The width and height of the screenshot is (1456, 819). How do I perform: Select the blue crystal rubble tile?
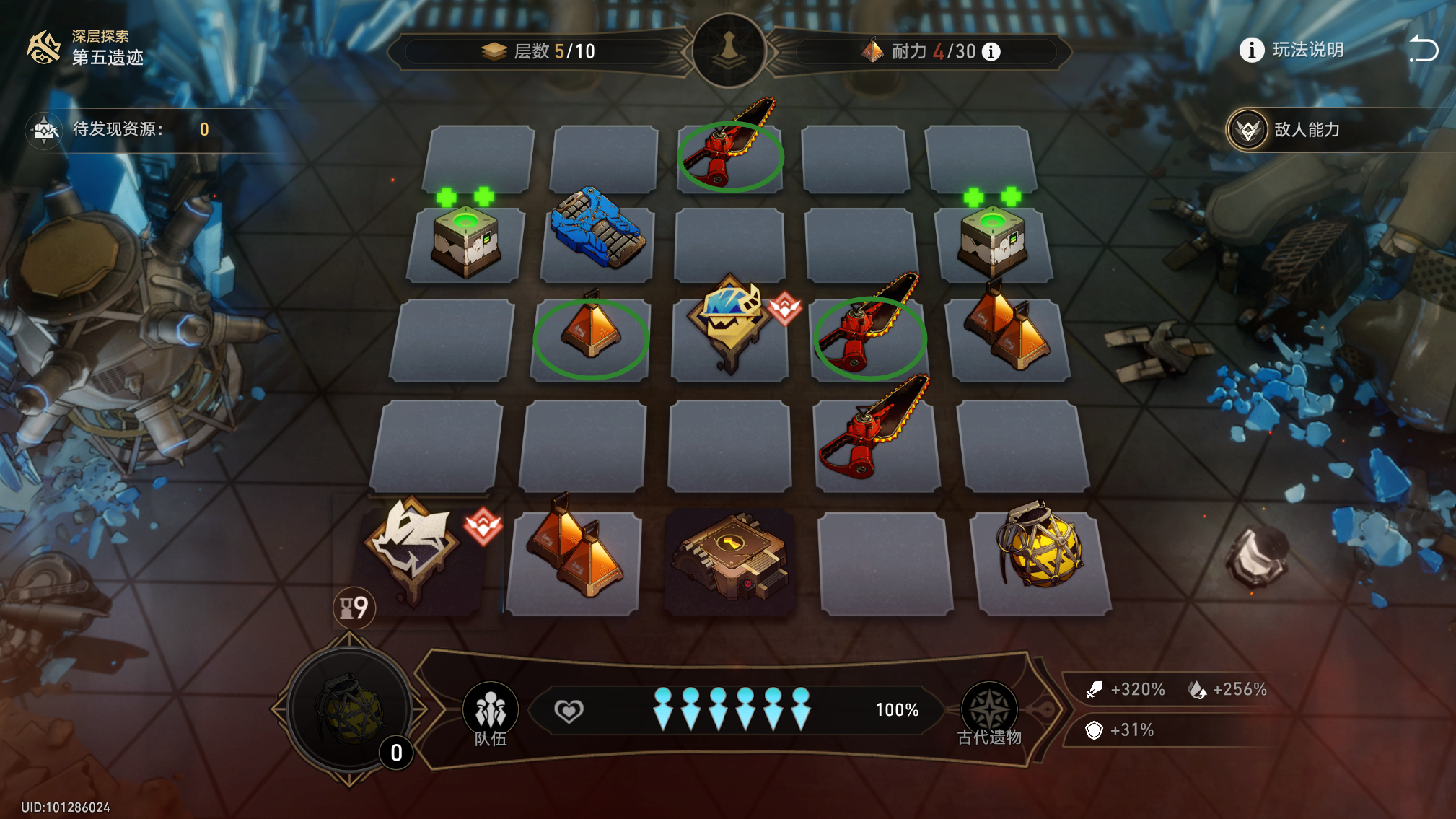pos(597,229)
